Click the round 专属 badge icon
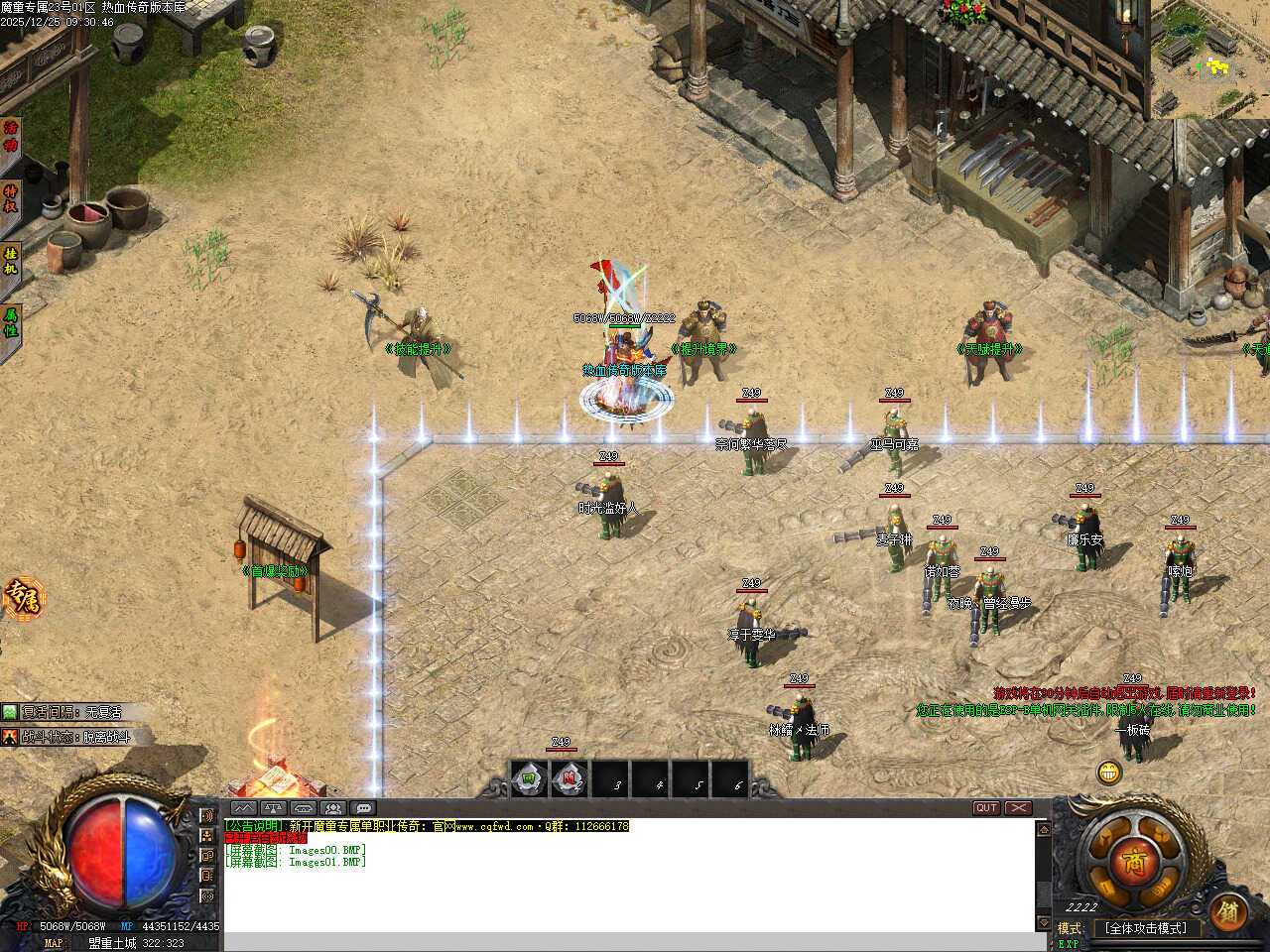Viewport: 1270px width, 952px height. [22, 598]
